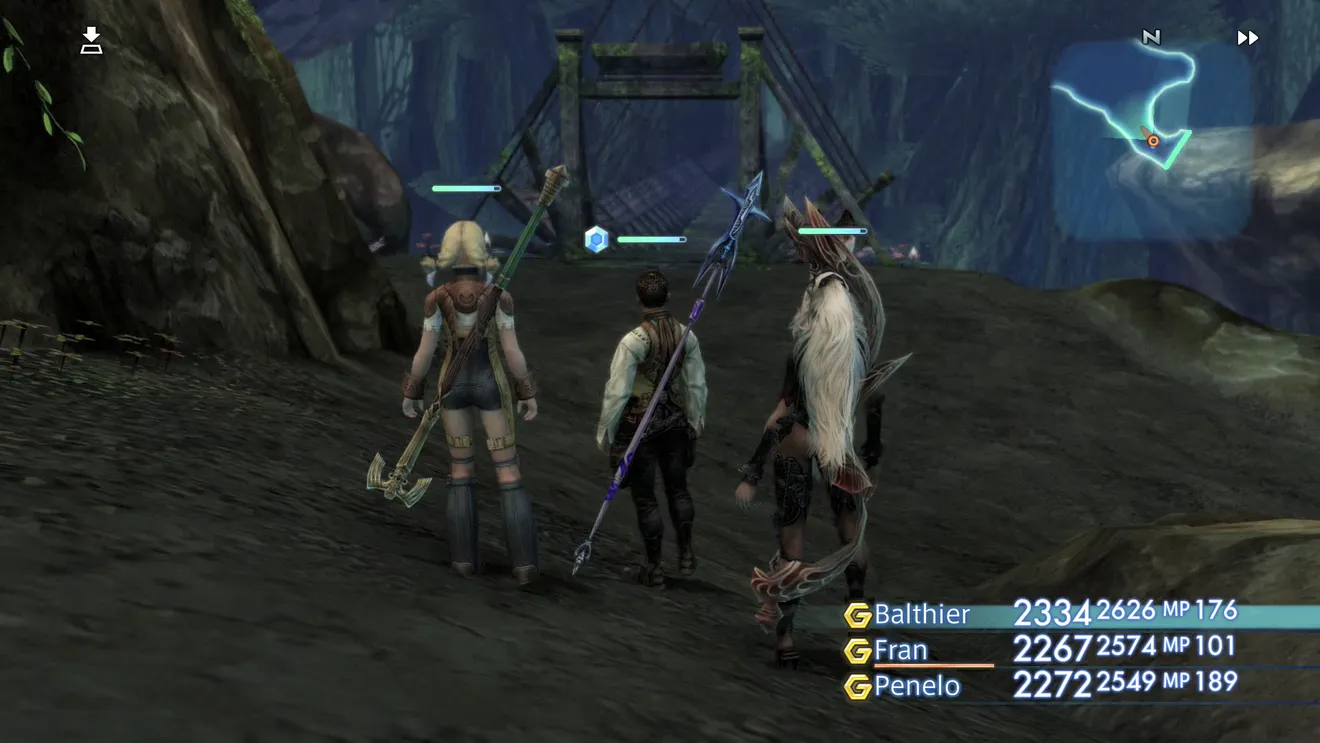Select Fran in the party list
The height and width of the screenshot is (743, 1320).
[x=901, y=650]
